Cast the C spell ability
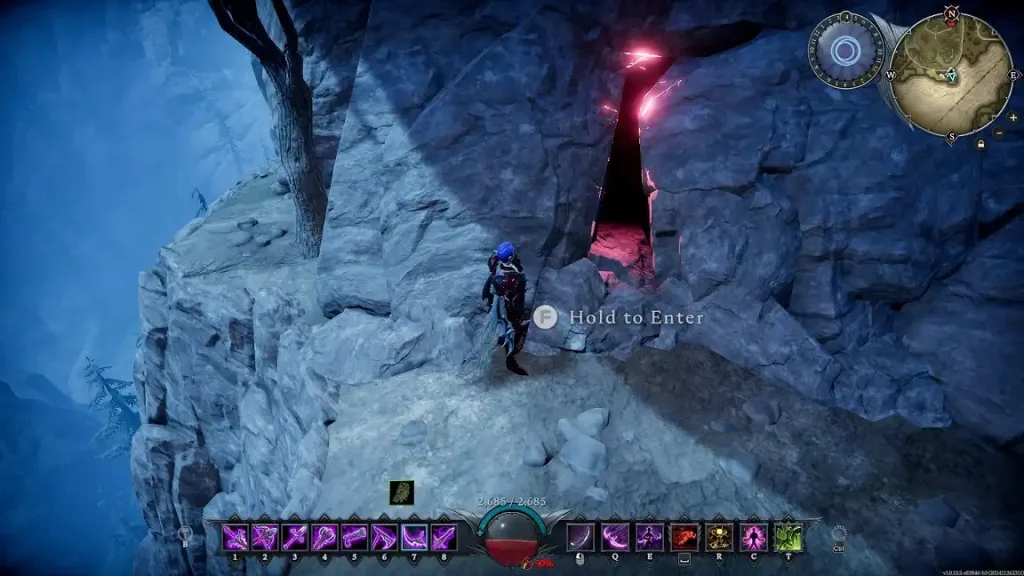 coord(752,537)
